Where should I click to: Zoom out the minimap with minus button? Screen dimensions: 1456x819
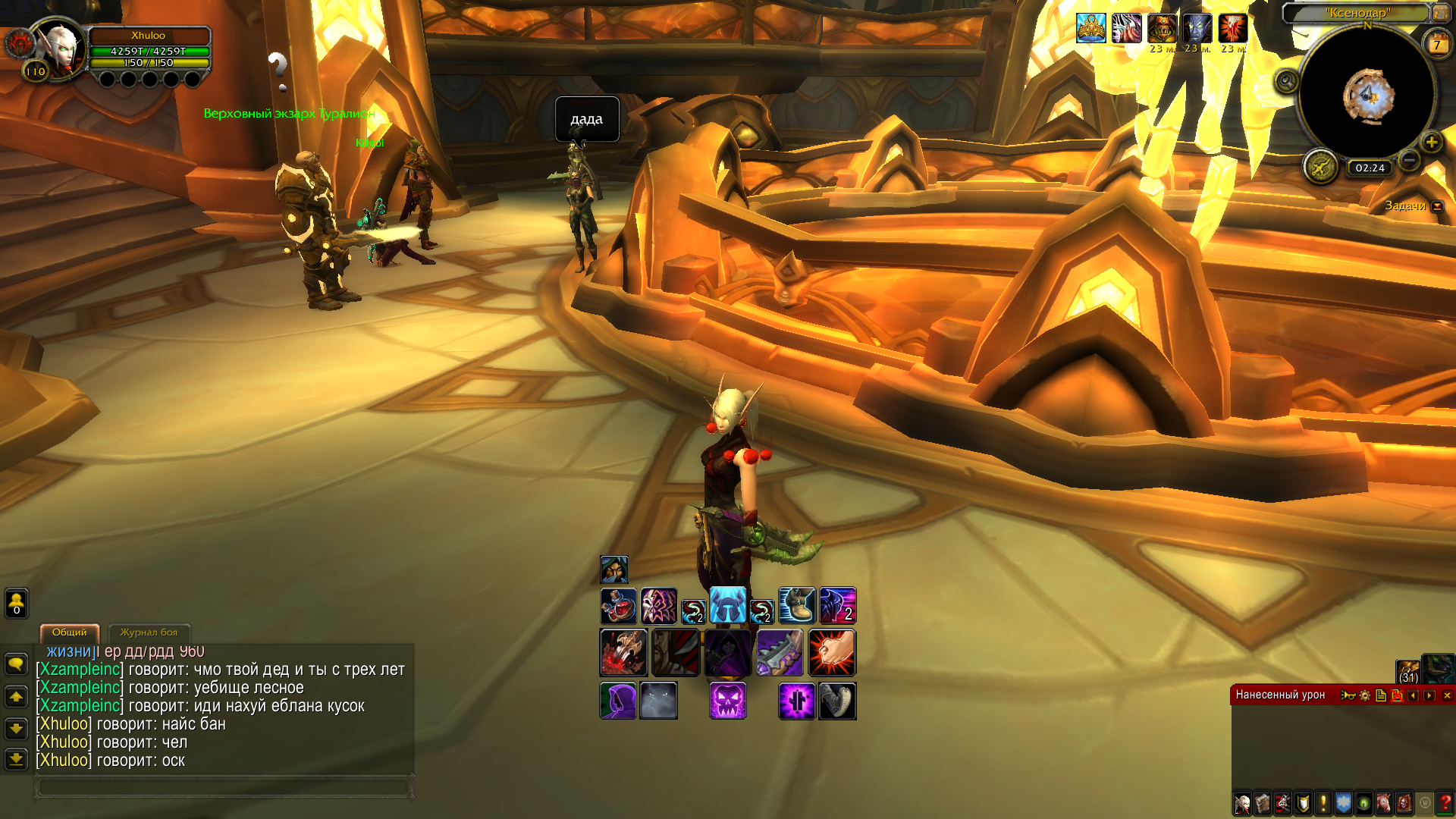point(1409,160)
